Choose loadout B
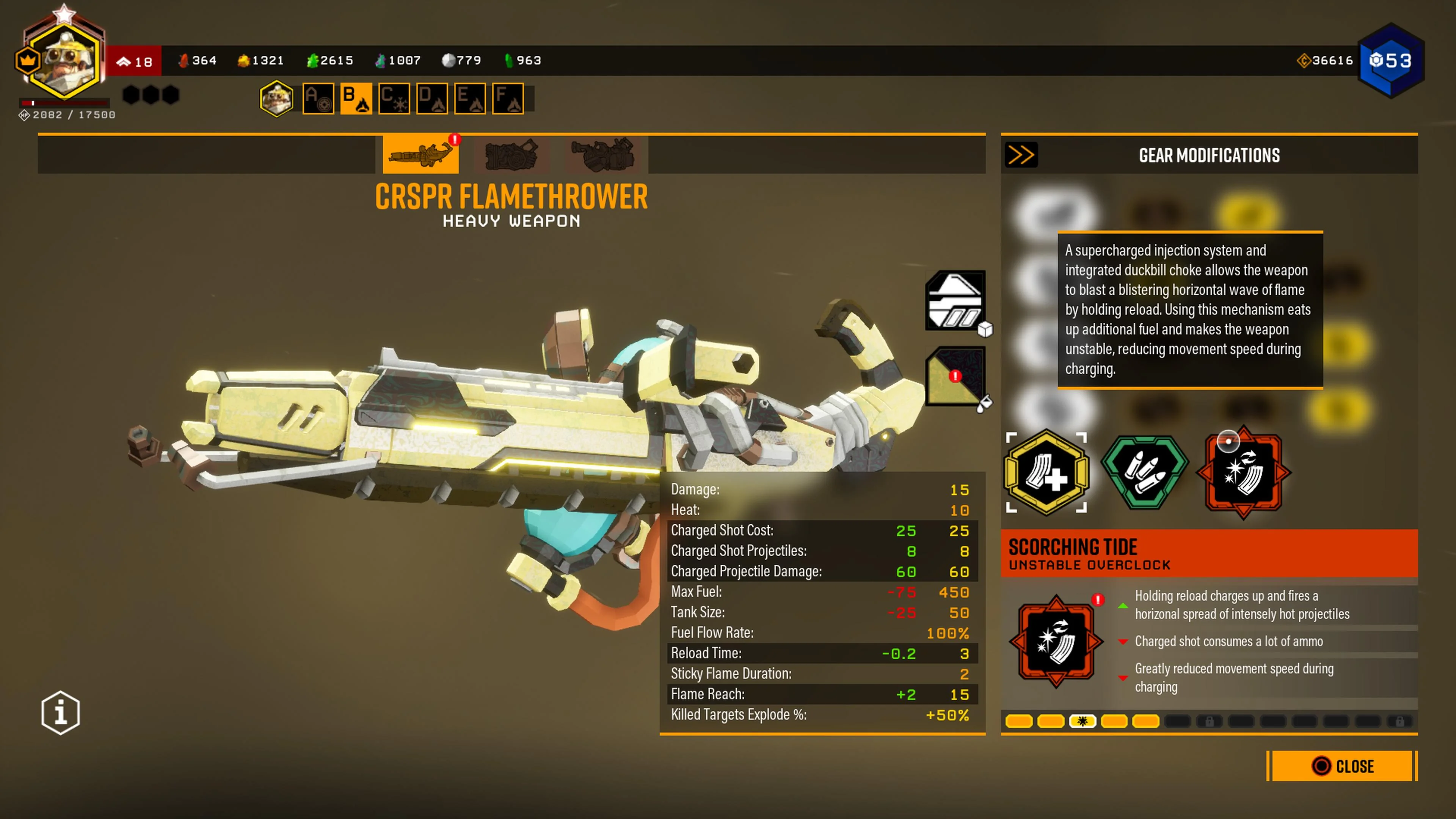The height and width of the screenshot is (819, 1456). pos(356,99)
